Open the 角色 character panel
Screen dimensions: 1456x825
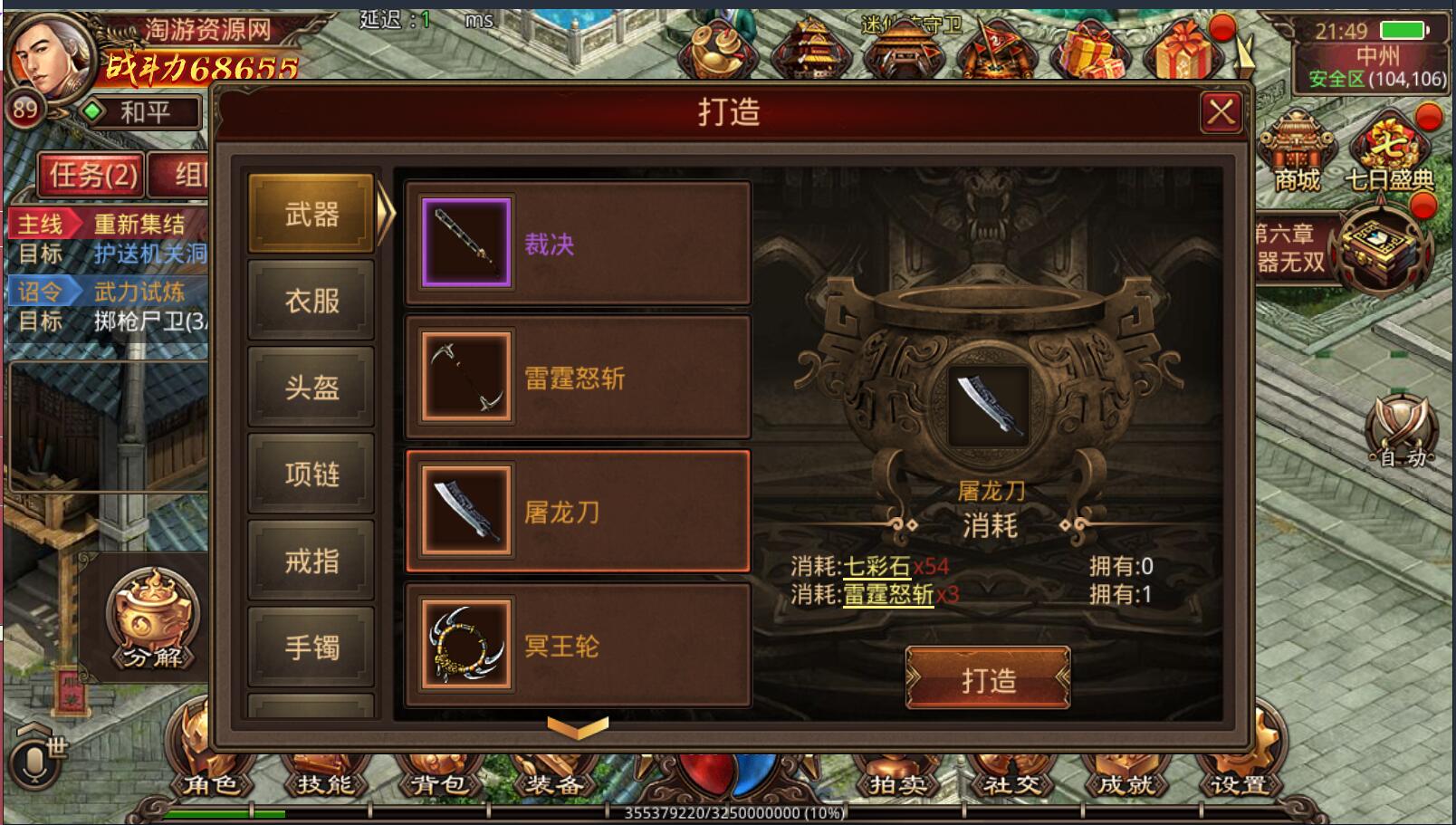[x=215, y=786]
